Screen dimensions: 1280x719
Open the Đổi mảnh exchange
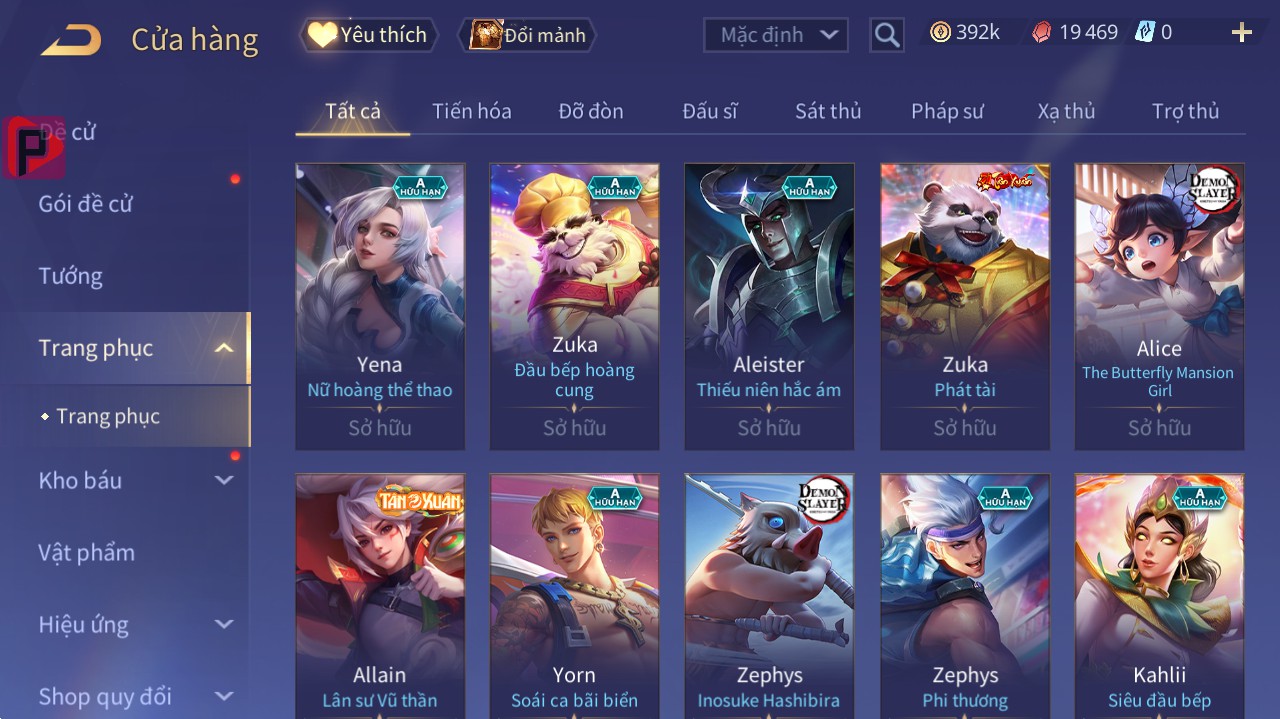[527, 35]
